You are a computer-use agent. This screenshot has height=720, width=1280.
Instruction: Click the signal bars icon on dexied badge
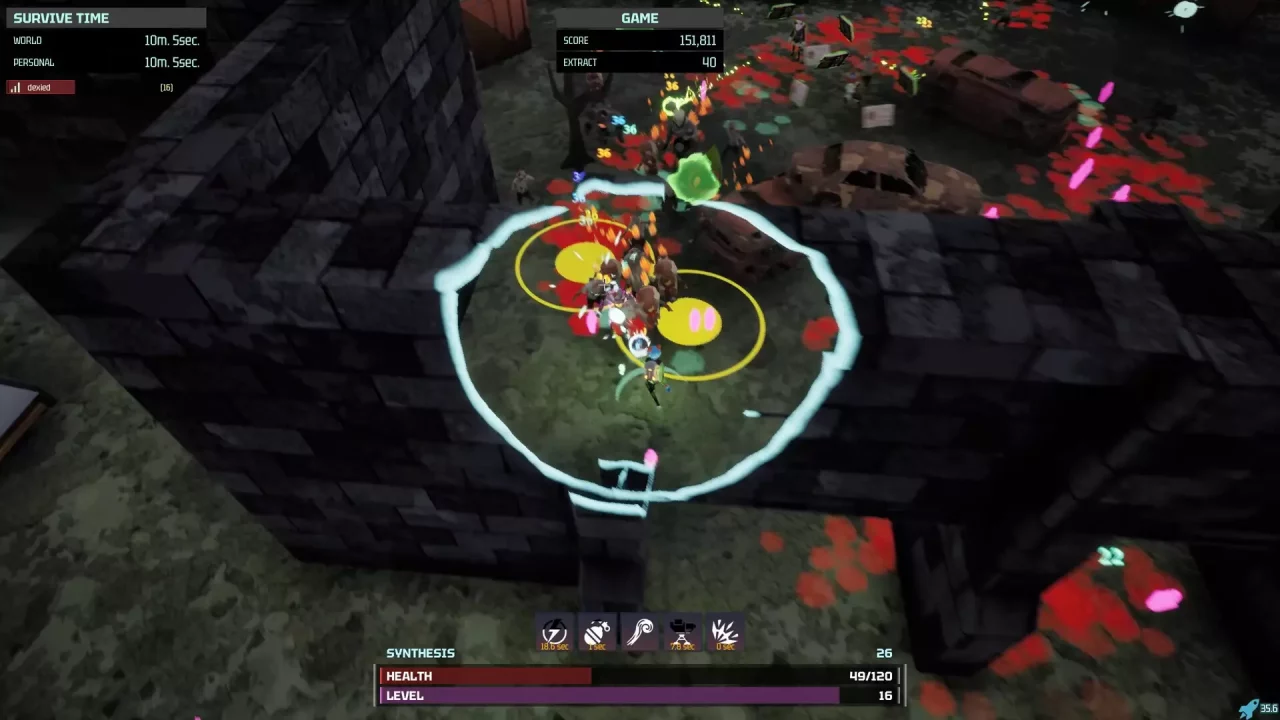click(14, 87)
